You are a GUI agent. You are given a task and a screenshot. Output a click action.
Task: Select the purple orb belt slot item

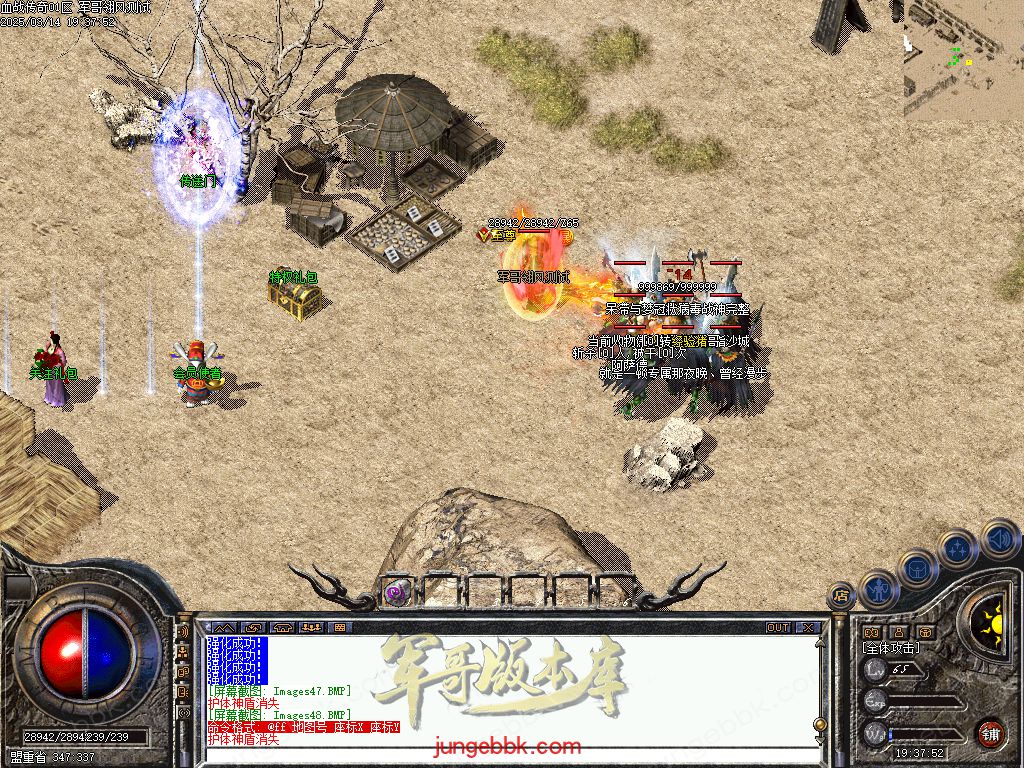395,592
